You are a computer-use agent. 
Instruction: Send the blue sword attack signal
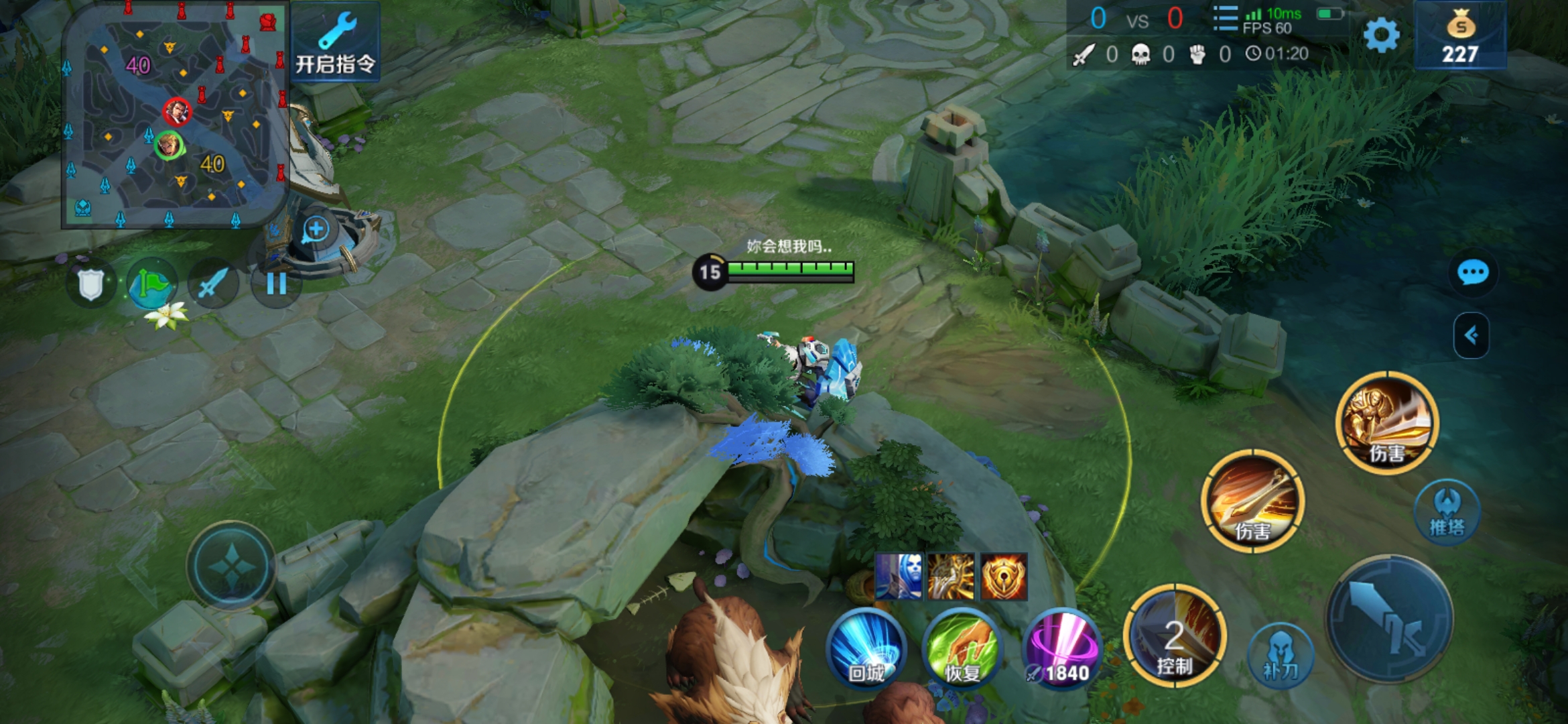[212, 284]
